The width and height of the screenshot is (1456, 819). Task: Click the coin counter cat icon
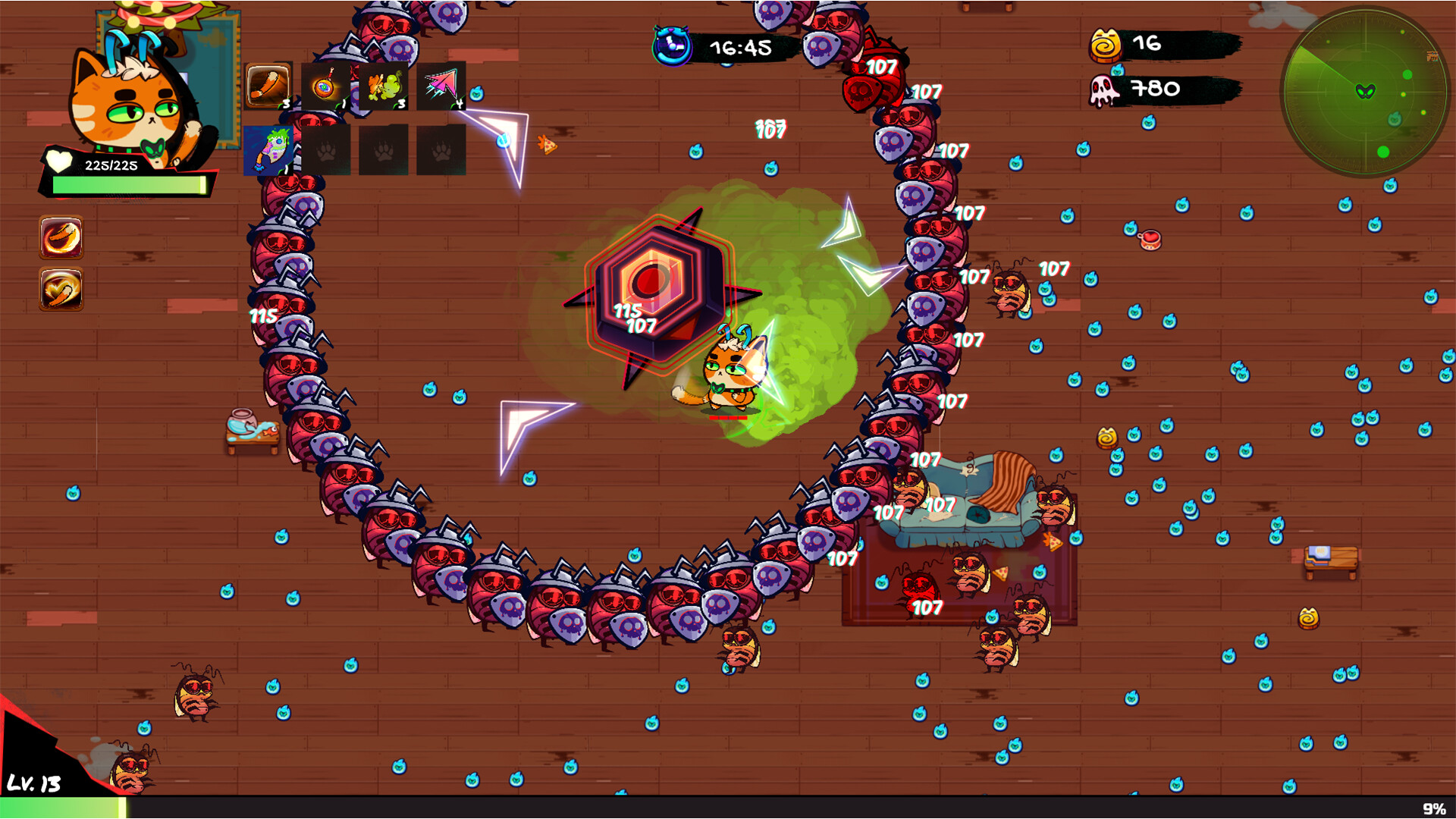1106,45
